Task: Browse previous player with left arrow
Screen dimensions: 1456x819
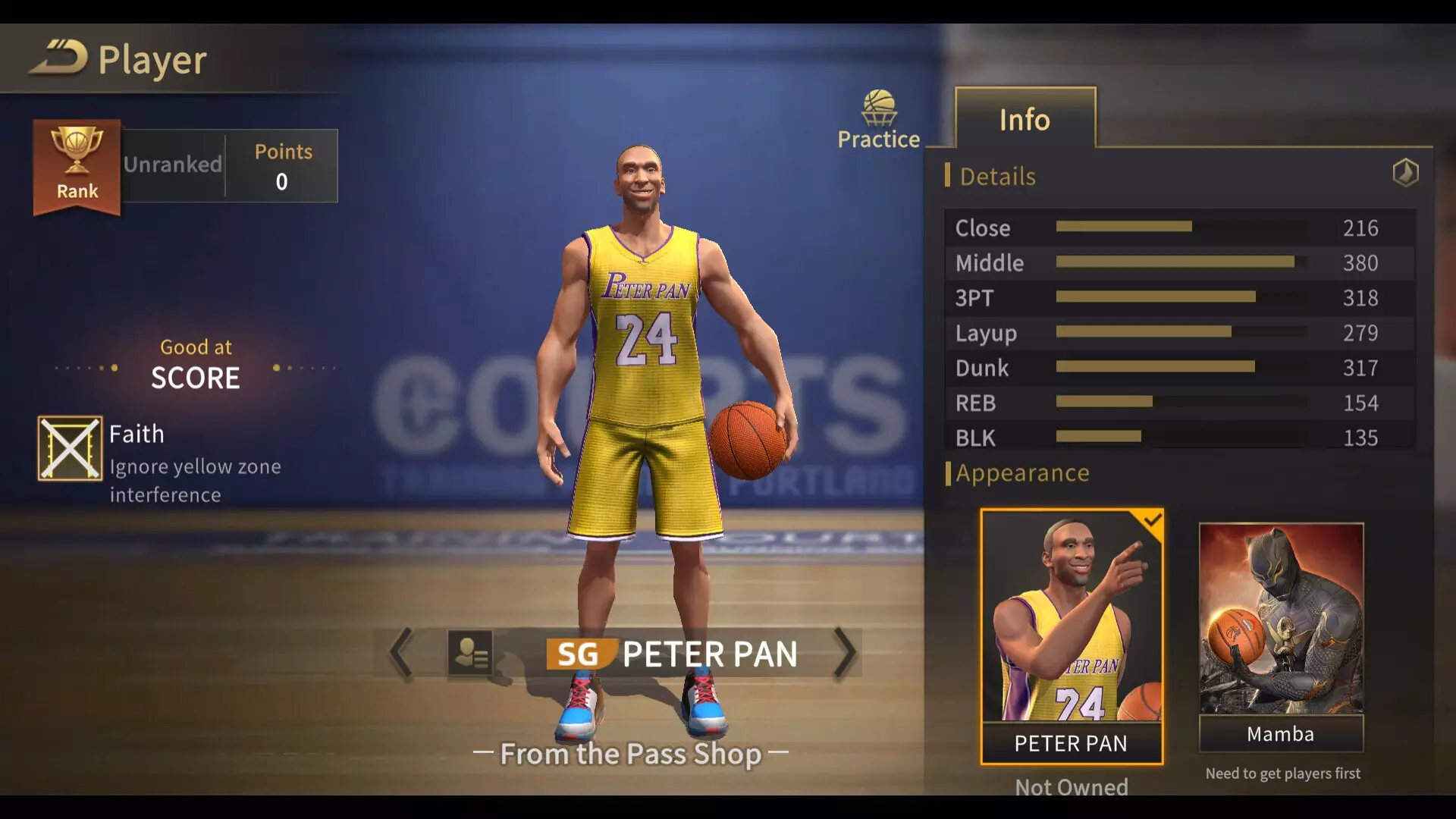Action: (400, 654)
